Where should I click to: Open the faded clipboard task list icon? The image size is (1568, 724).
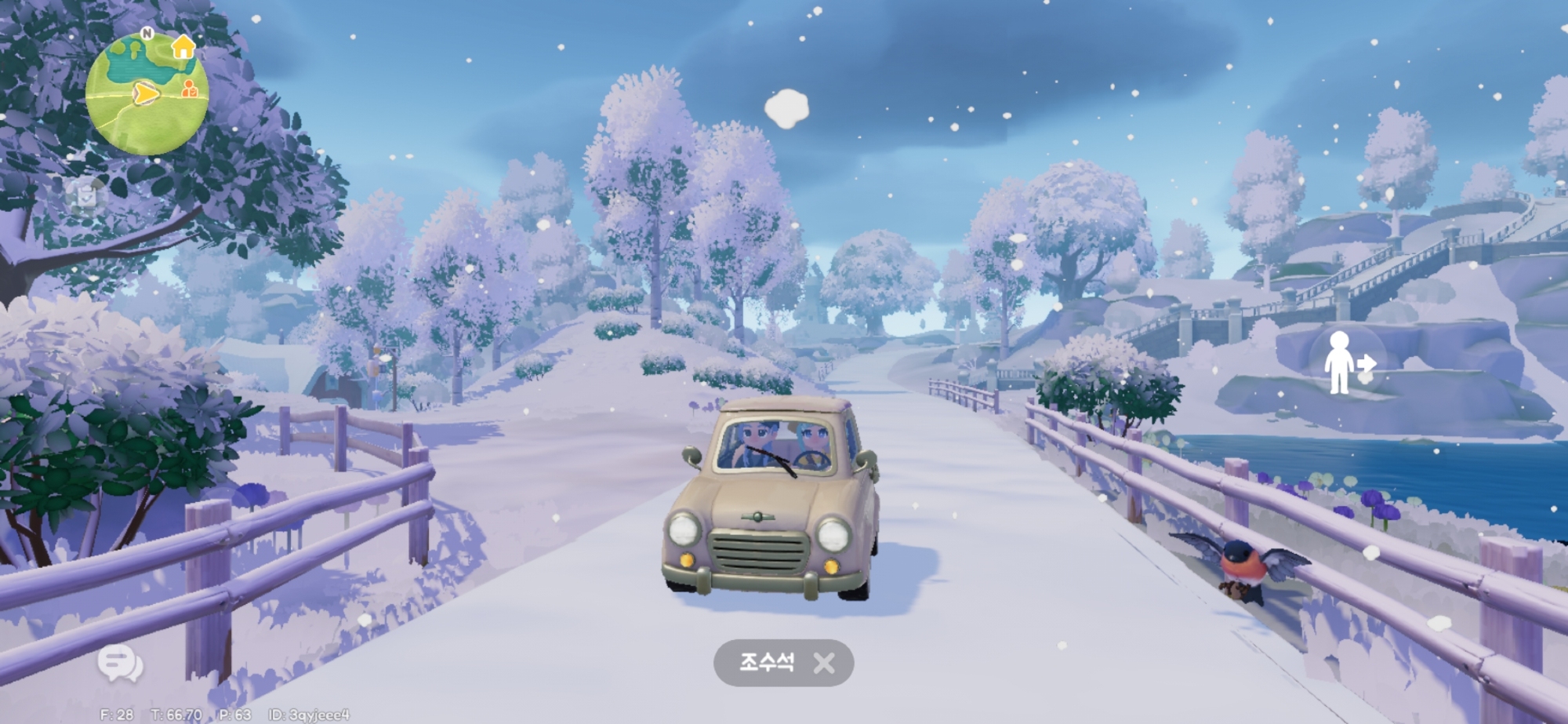click(85, 196)
